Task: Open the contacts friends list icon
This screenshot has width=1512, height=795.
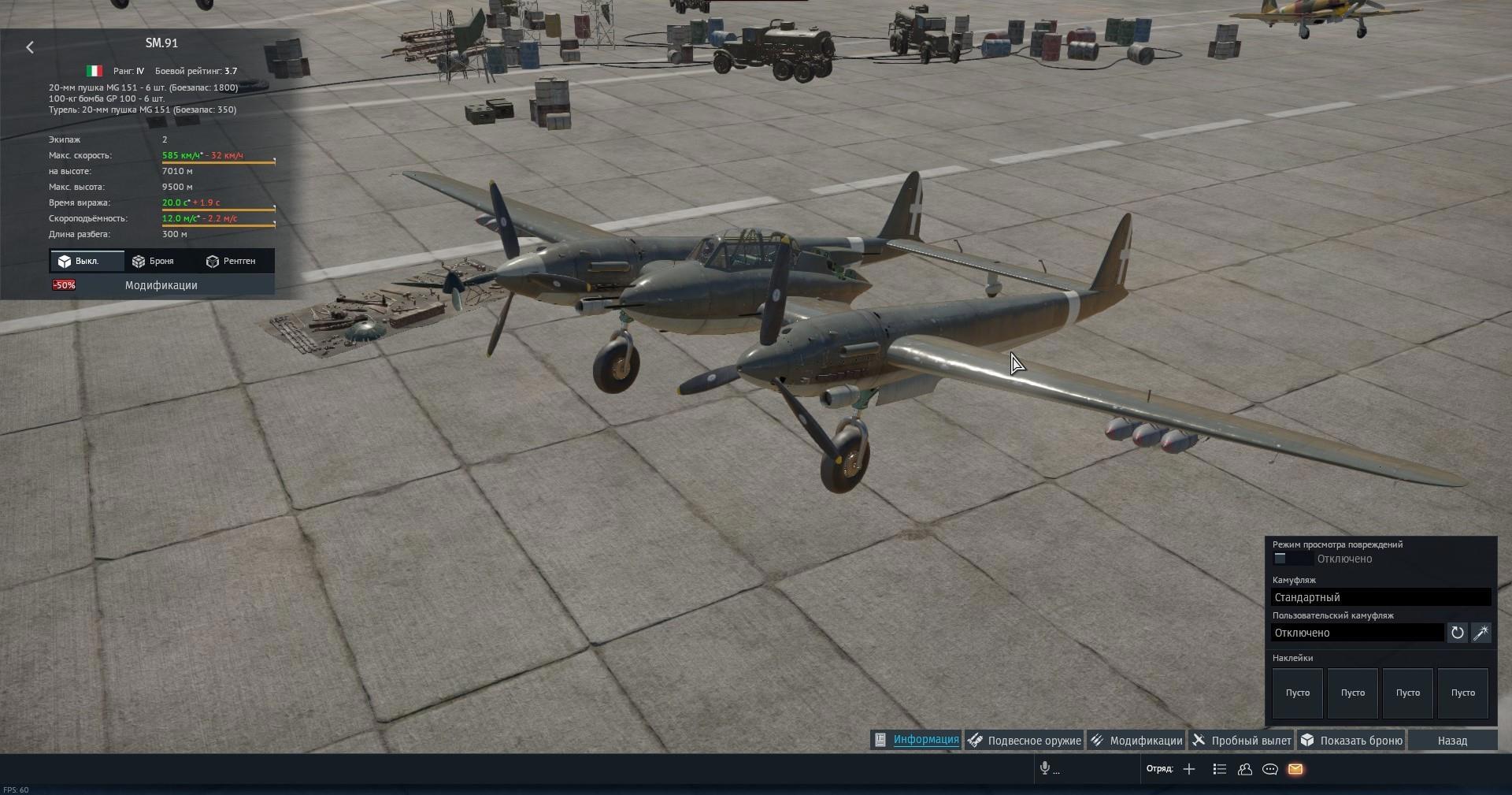Action: click(1245, 769)
